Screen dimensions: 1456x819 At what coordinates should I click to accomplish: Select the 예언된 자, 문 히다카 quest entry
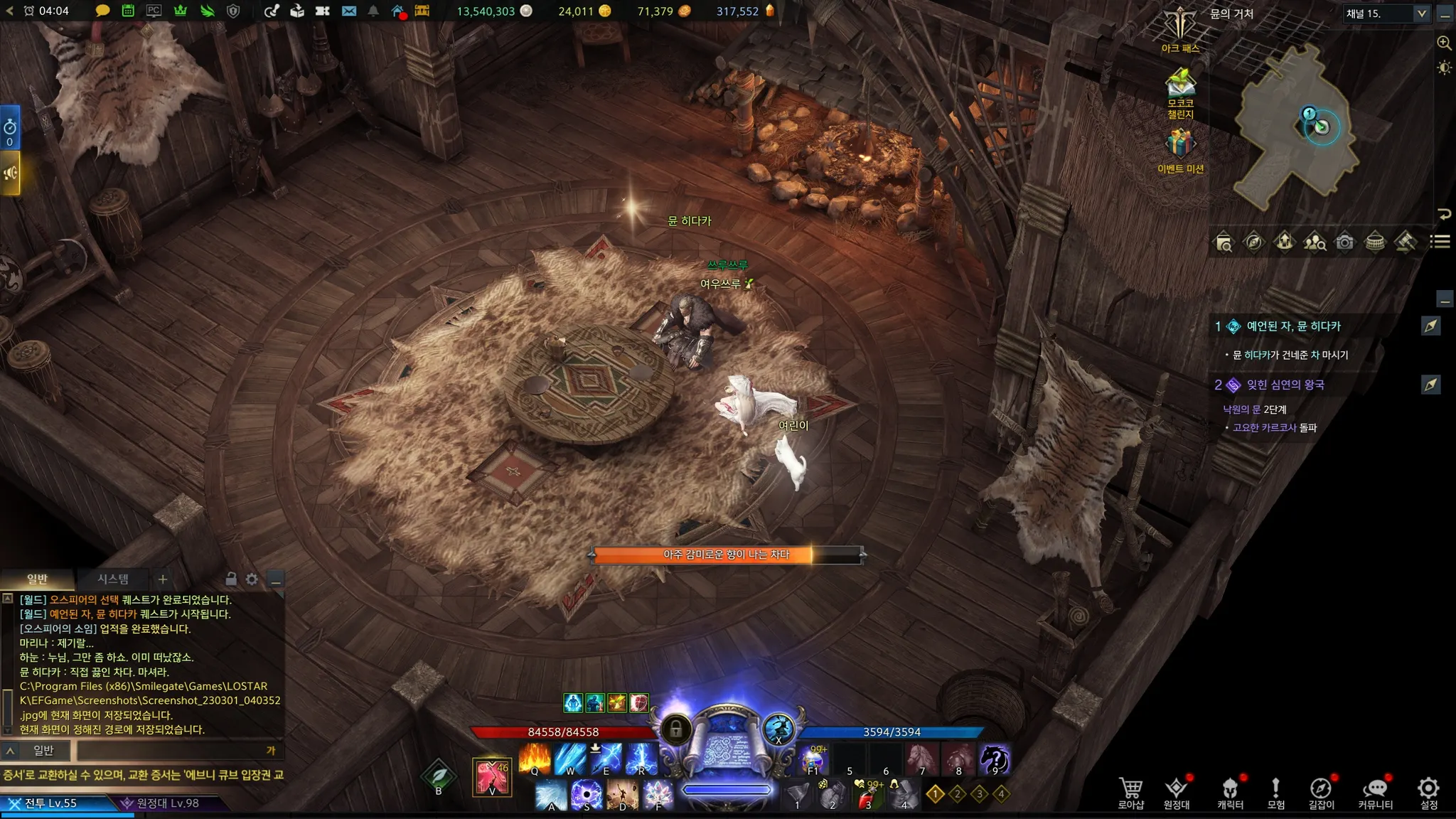pyautogui.click(x=1293, y=326)
